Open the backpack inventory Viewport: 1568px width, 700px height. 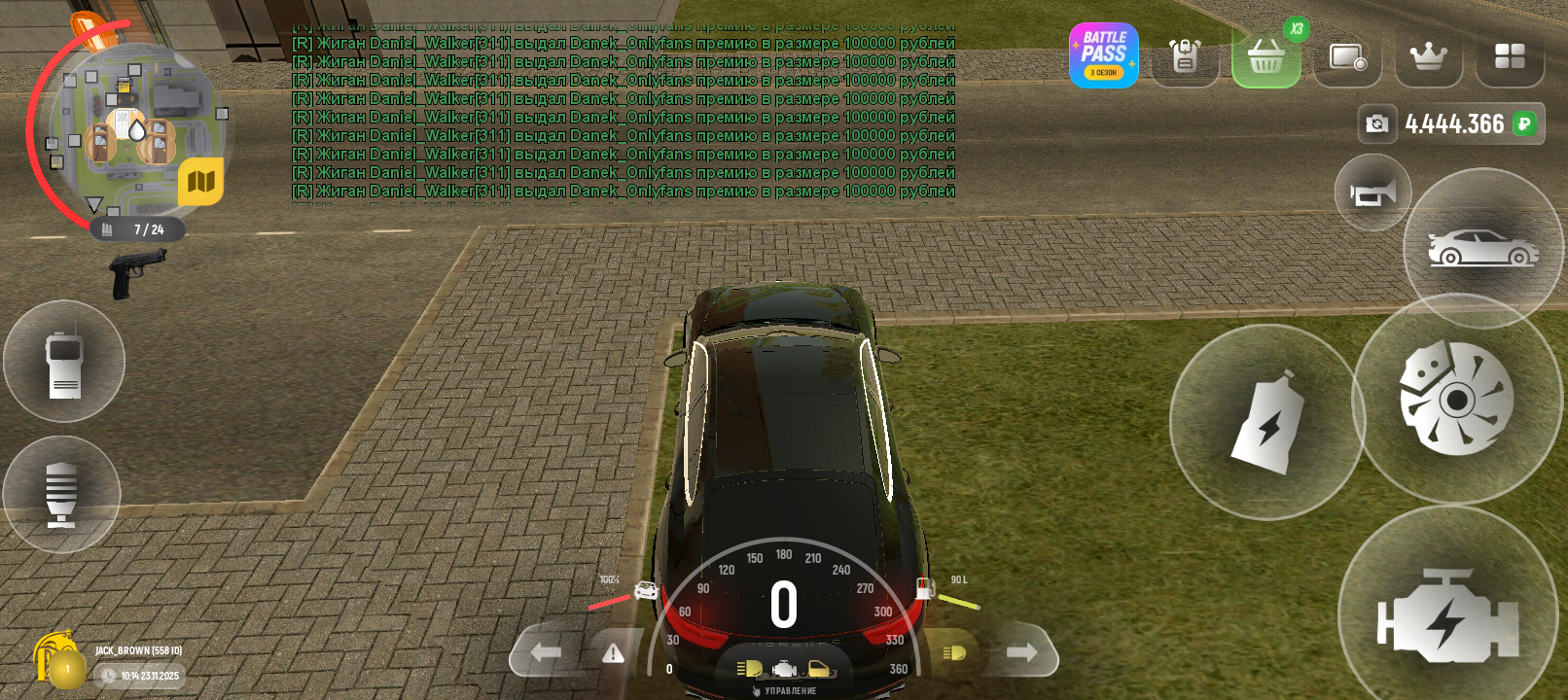1185,56
